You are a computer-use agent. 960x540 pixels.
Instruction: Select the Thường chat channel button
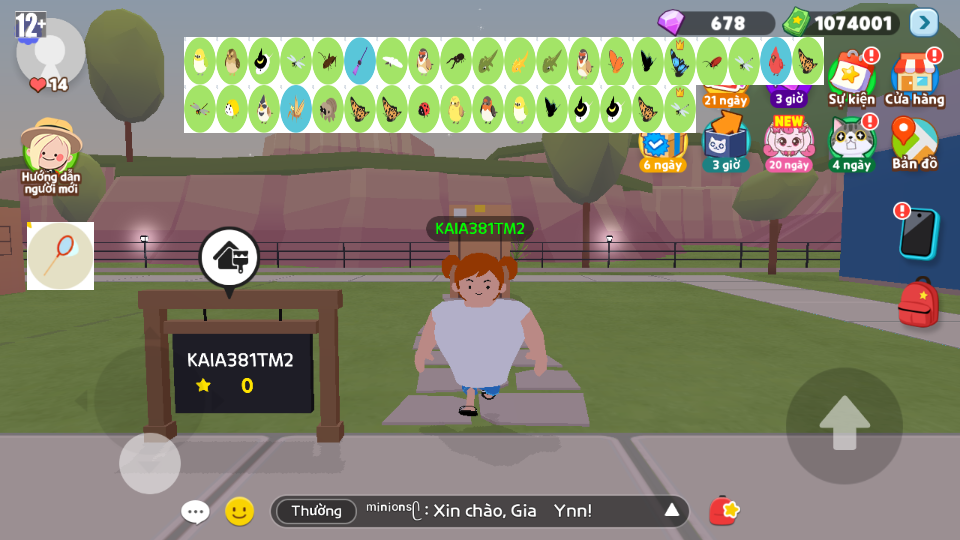[x=316, y=511]
